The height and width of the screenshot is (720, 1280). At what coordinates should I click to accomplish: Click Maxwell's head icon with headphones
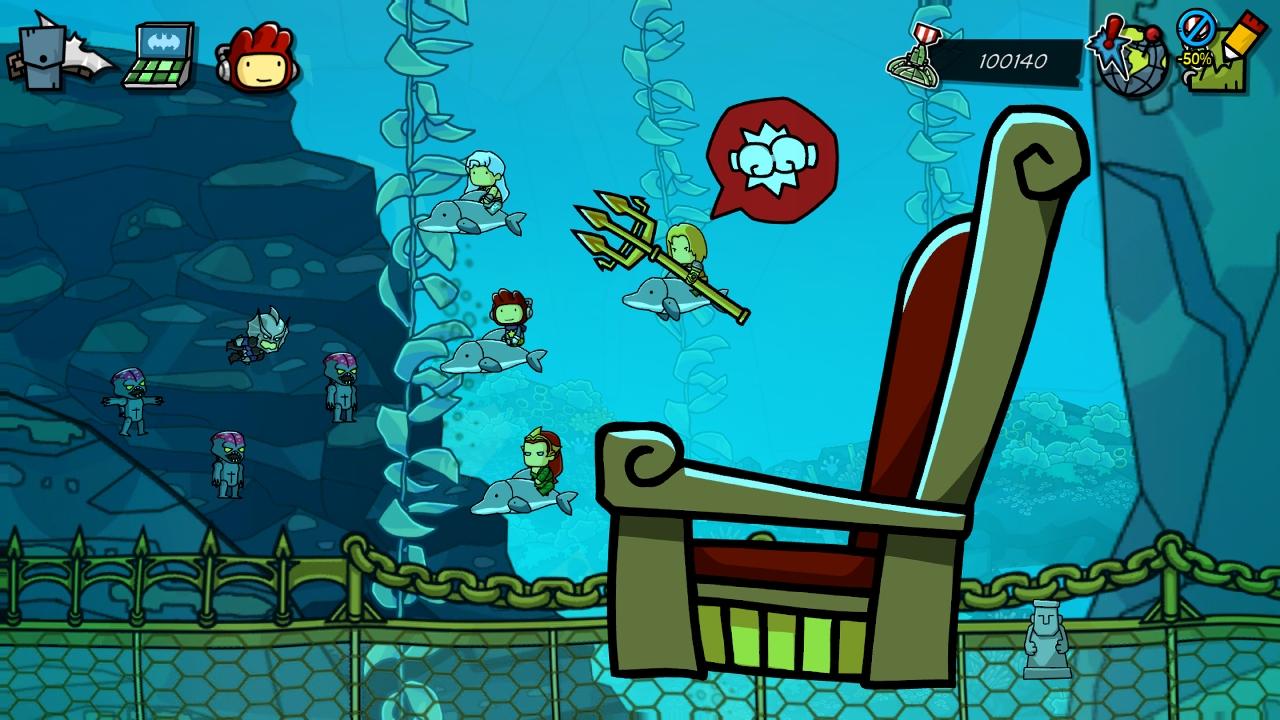258,58
